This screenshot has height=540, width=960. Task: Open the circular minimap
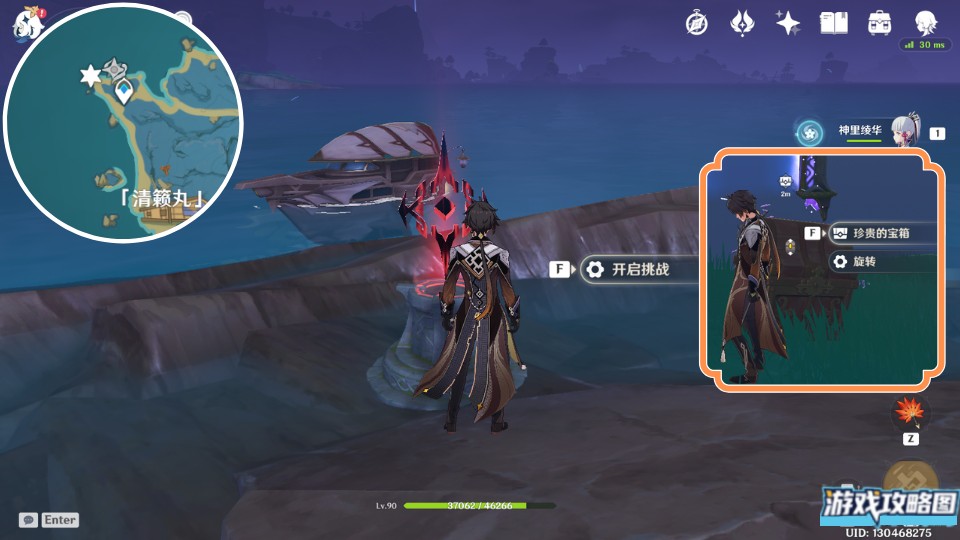(x=123, y=123)
